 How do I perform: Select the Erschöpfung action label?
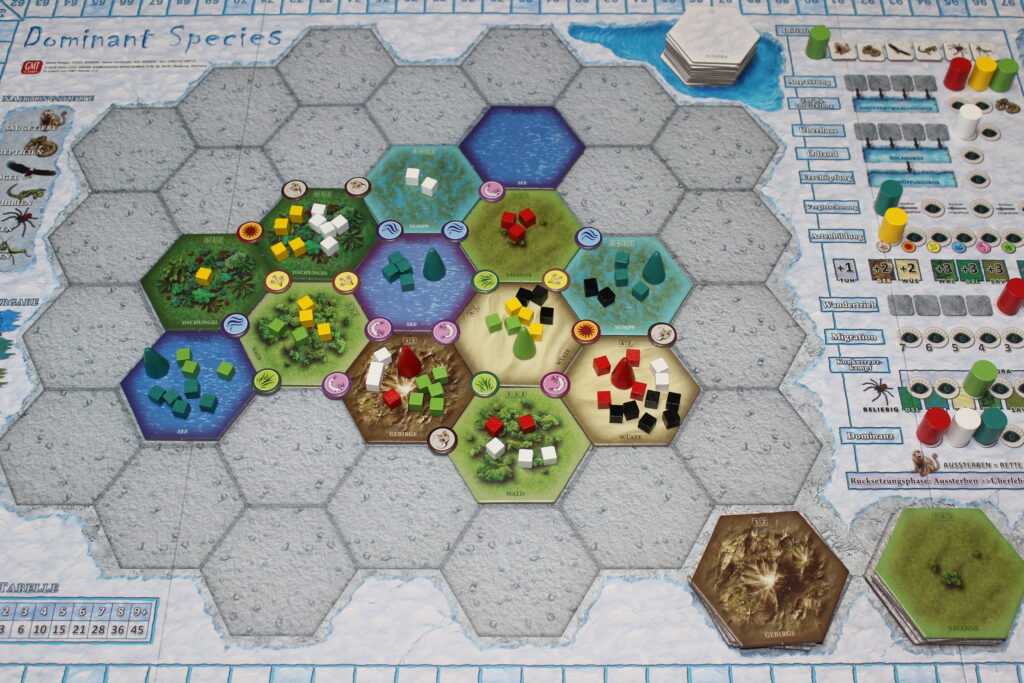[825, 178]
